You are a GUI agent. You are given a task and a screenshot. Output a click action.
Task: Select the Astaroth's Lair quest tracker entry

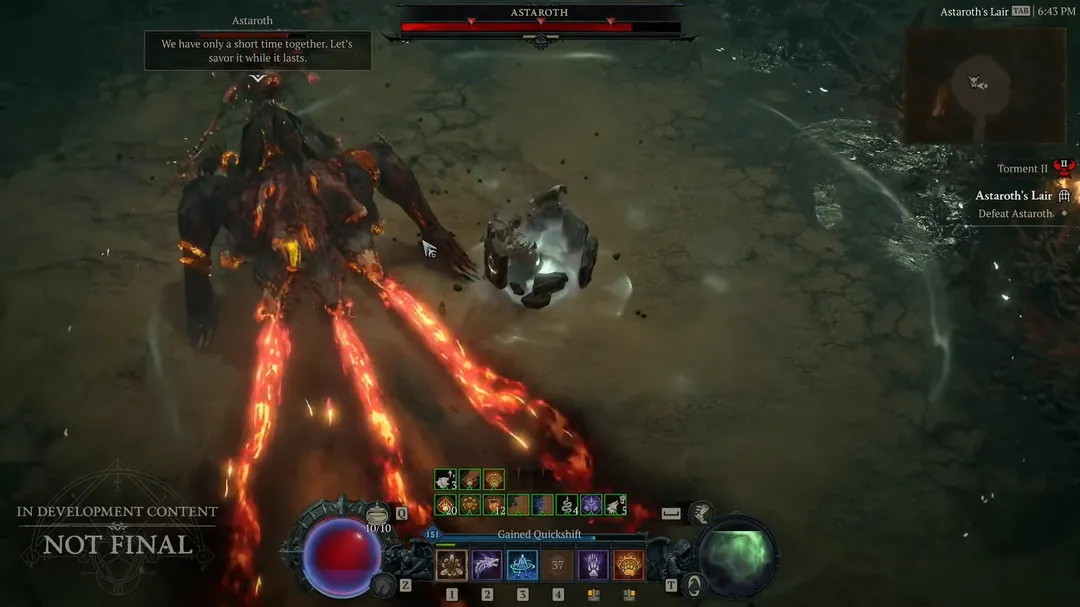pyautogui.click(x=1014, y=196)
